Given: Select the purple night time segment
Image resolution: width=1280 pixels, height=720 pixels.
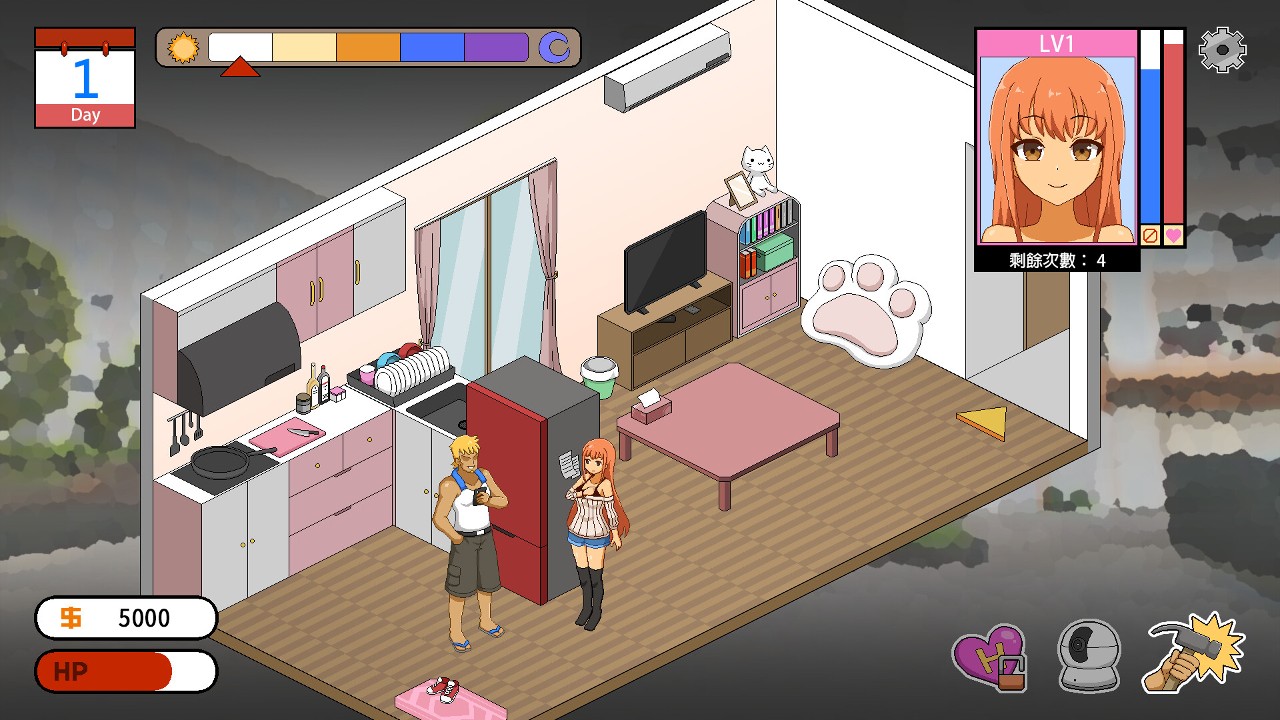Looking at the screenshot, I should tap(496, 47).
